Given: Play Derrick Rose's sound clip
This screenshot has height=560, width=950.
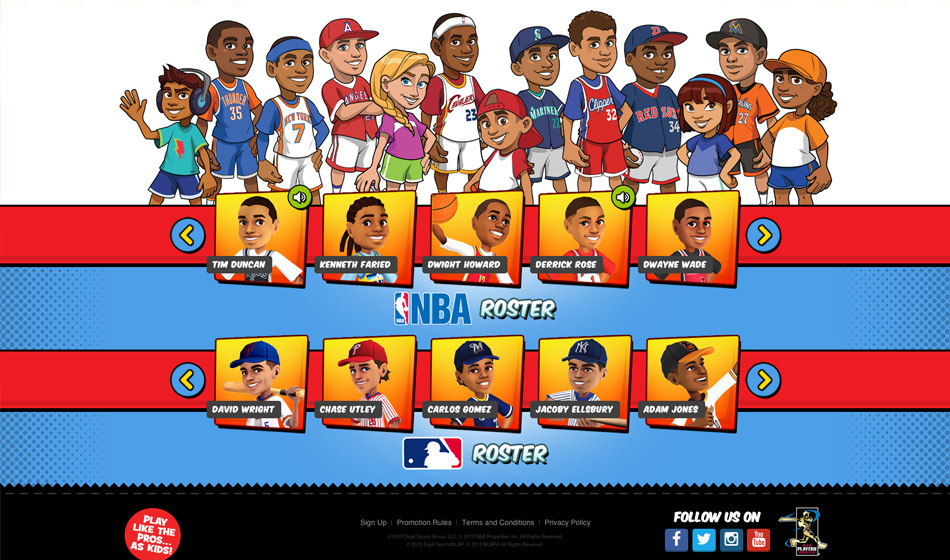Looking at the screenshot, I should point(624,197).
